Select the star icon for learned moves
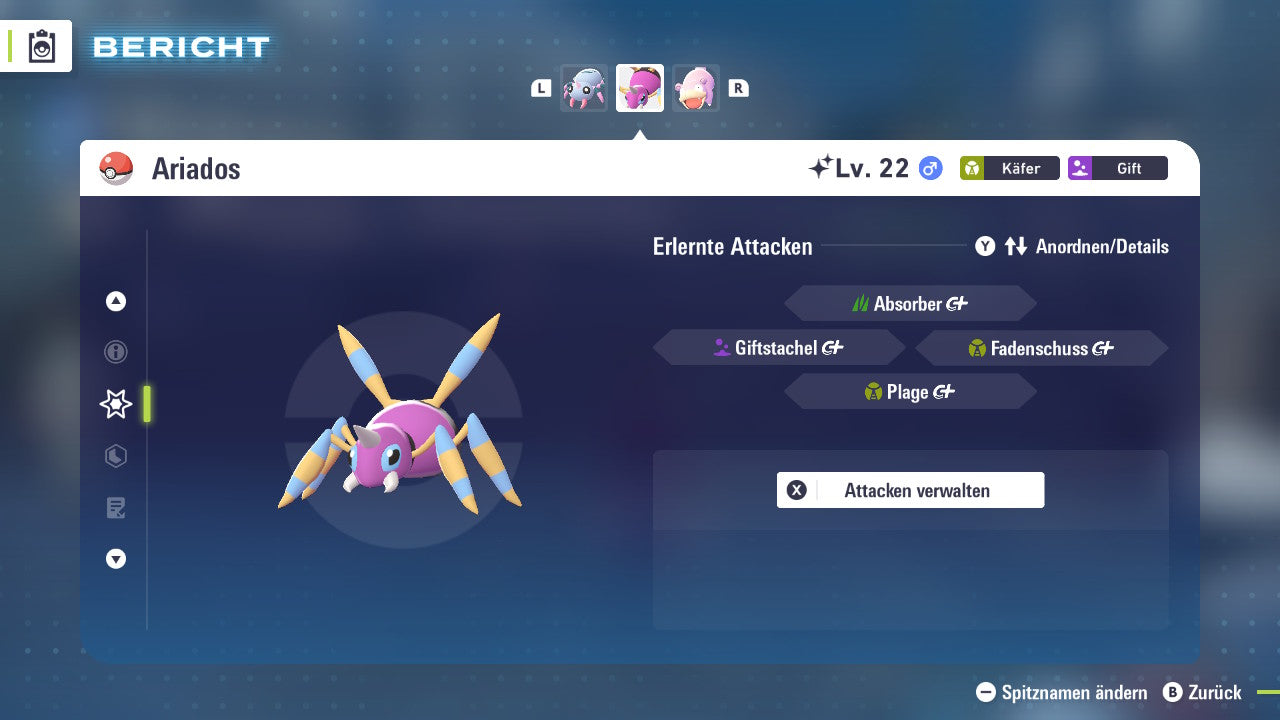The image size is (1280, 720). pyautogui.click(x=115, y=404)
